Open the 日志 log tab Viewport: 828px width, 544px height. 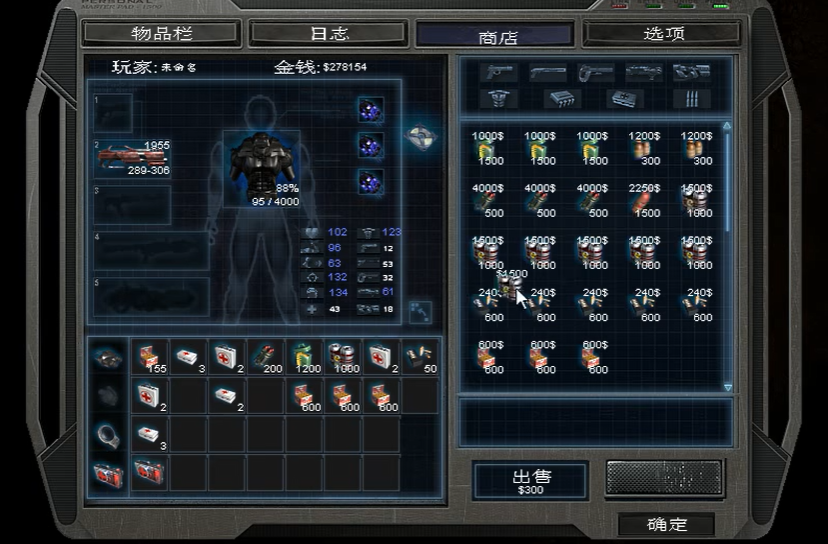click(x=328, y=33)
